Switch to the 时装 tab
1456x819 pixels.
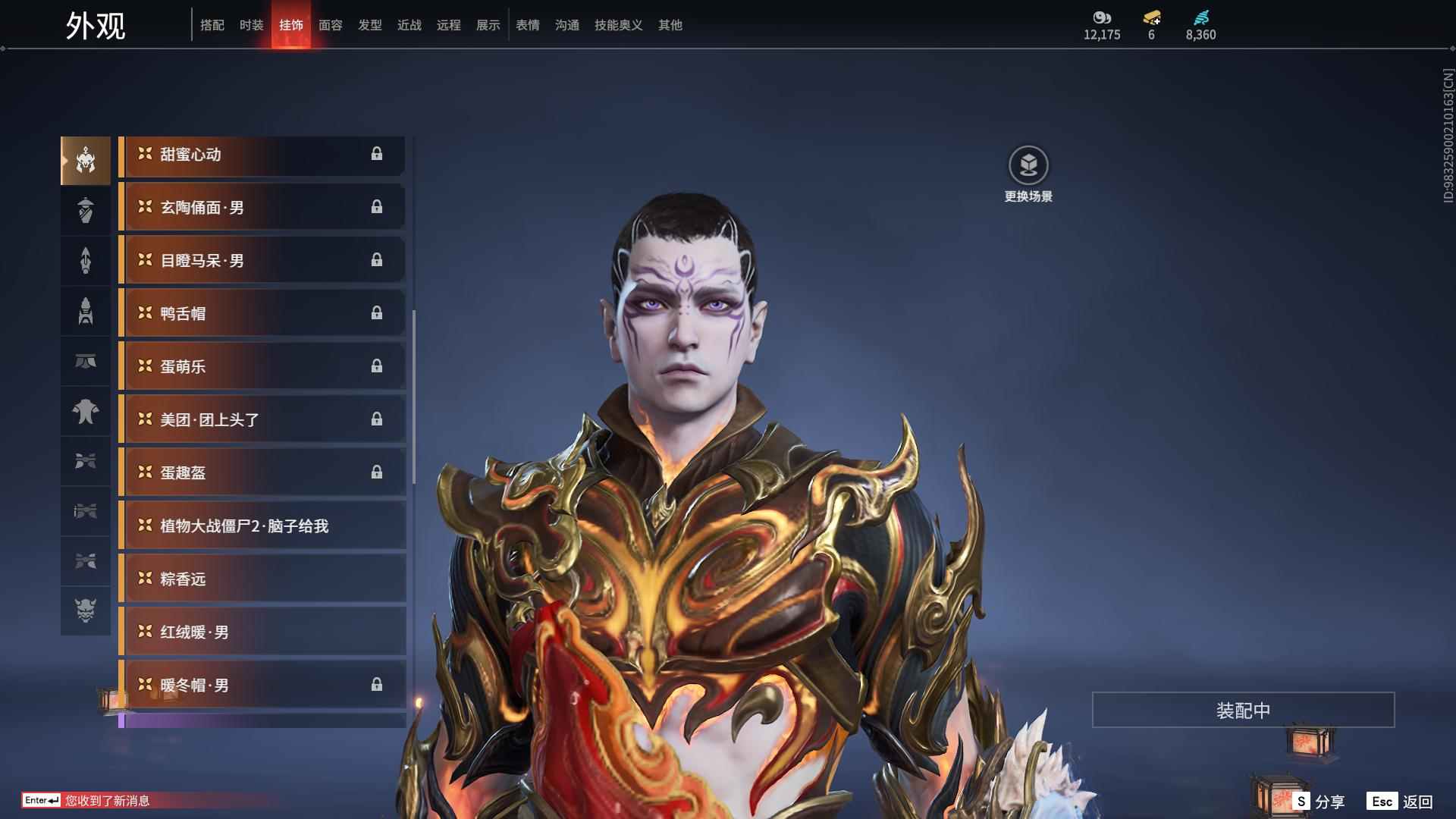click(x=251, y=25)
